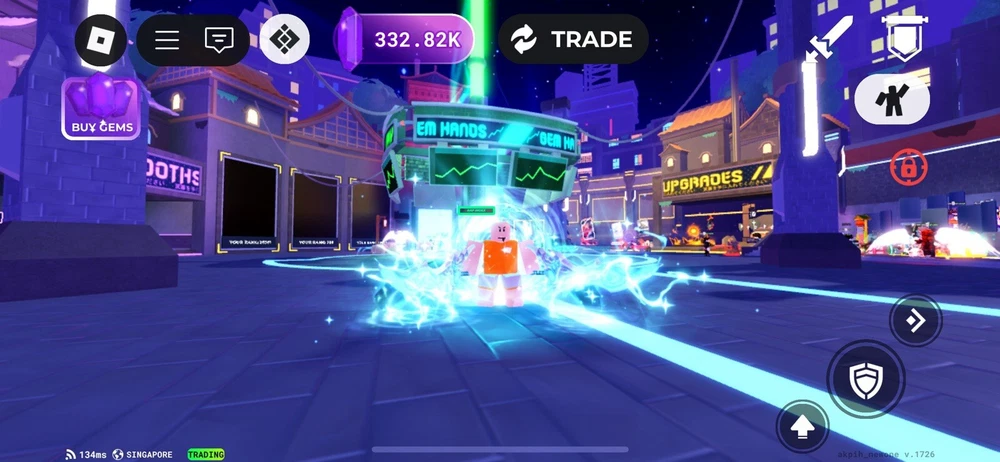The width and height of the screenshot is (1000, 462).
Task: Tap the white diamond pattern icon
Action: 284,40
